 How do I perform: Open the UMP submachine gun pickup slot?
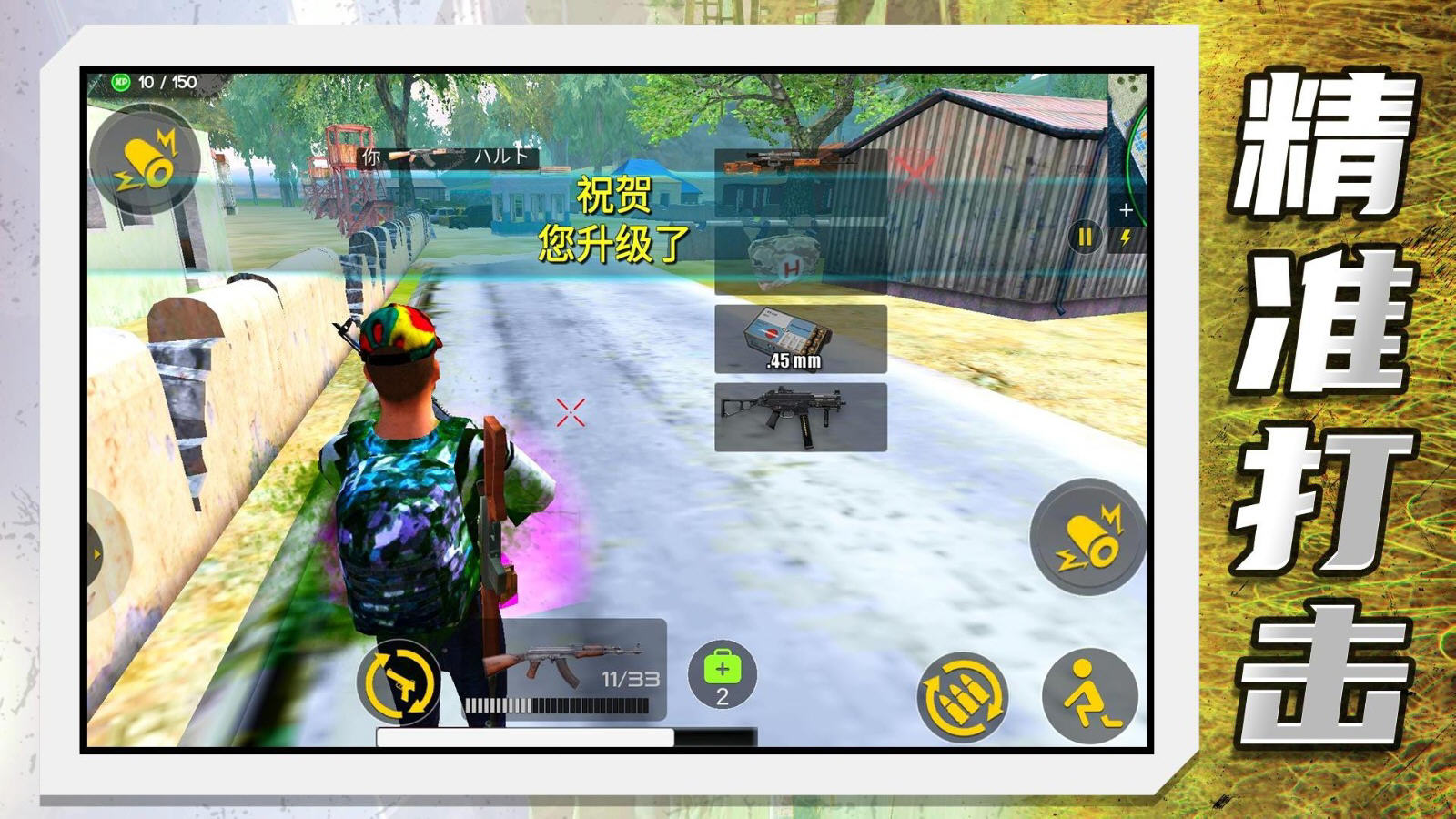[x=801, y=419]
